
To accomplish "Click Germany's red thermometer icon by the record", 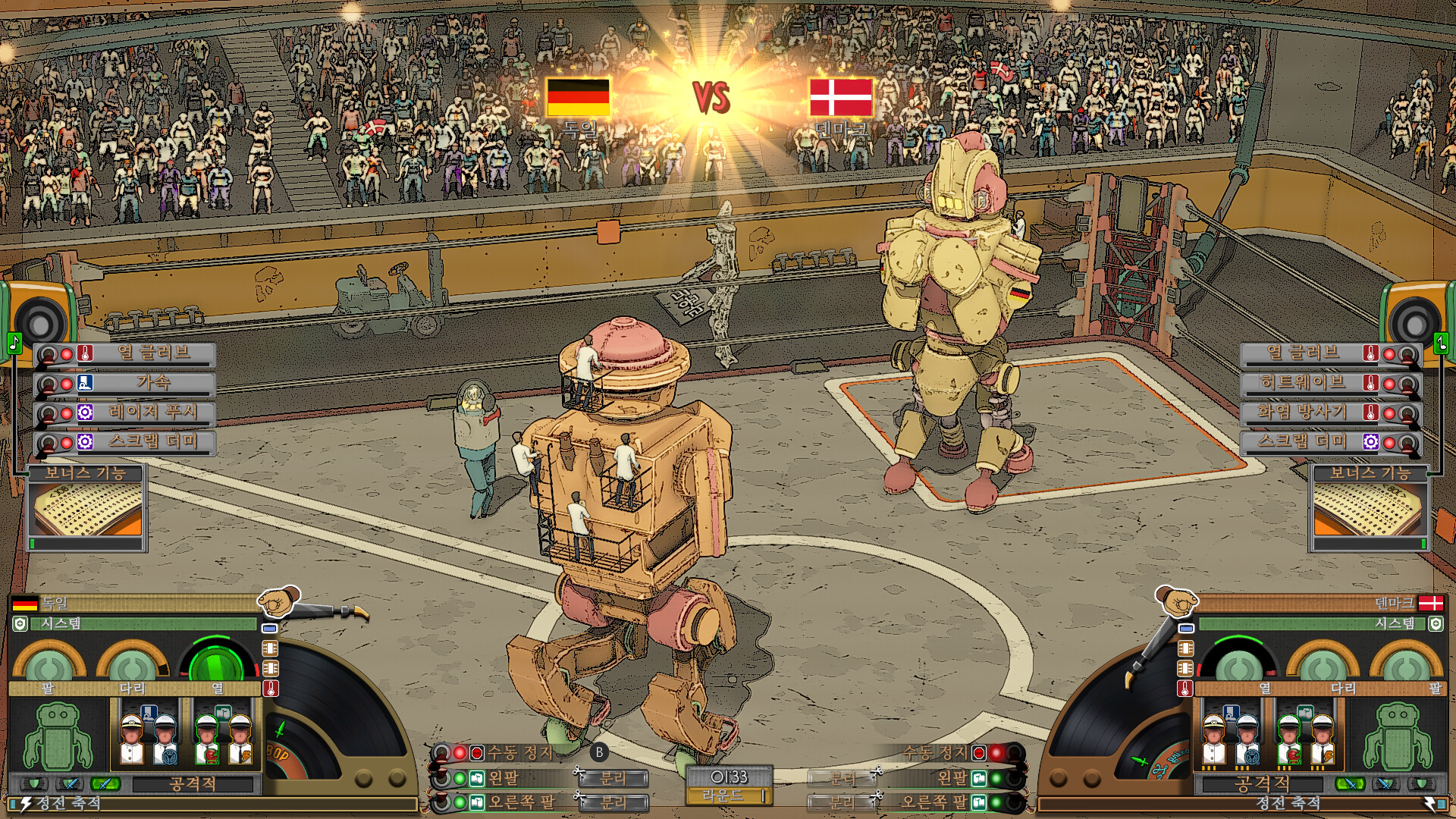I will (x=271, y=689).
